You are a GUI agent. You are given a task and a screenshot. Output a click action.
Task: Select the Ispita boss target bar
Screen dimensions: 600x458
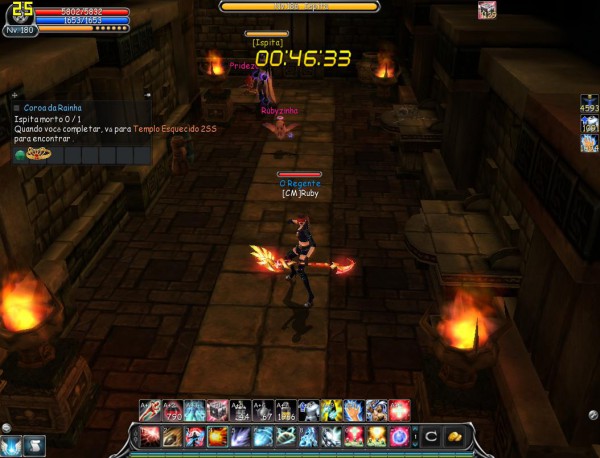[299, 7]
